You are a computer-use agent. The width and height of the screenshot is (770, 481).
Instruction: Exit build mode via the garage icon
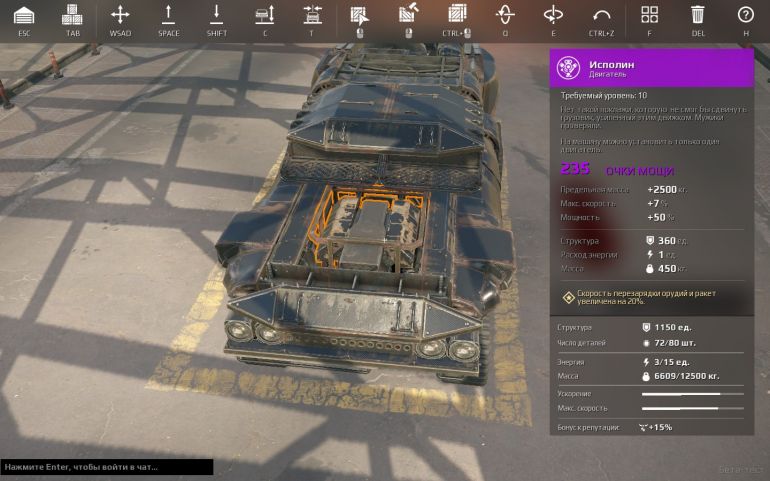click(24, 15)
